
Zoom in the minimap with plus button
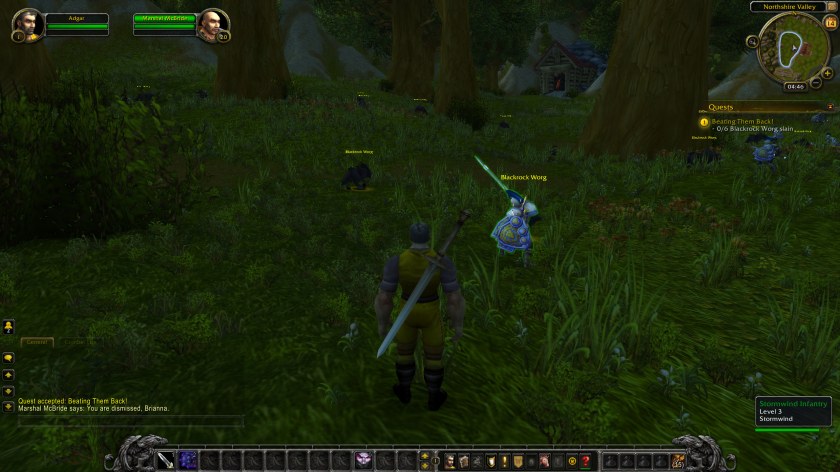tap(827, 73)
